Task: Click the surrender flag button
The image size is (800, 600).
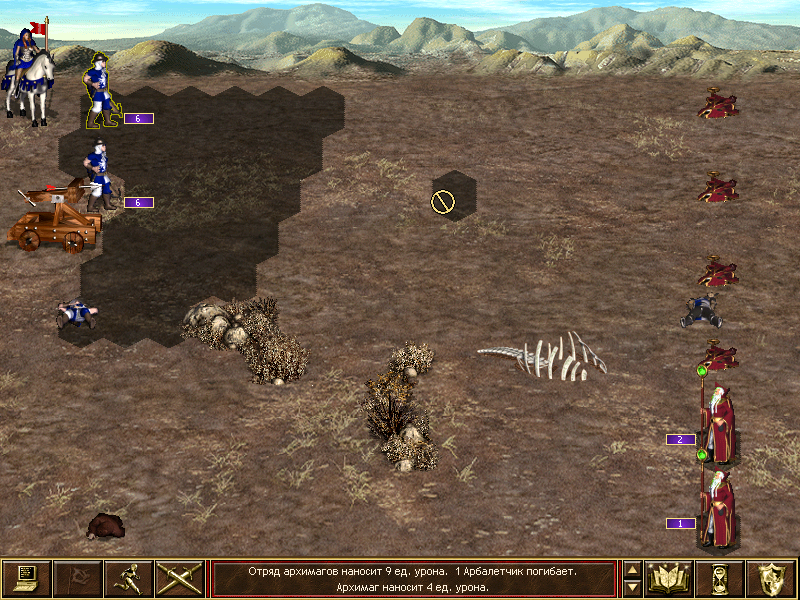Action: click(x=77, y=578)
